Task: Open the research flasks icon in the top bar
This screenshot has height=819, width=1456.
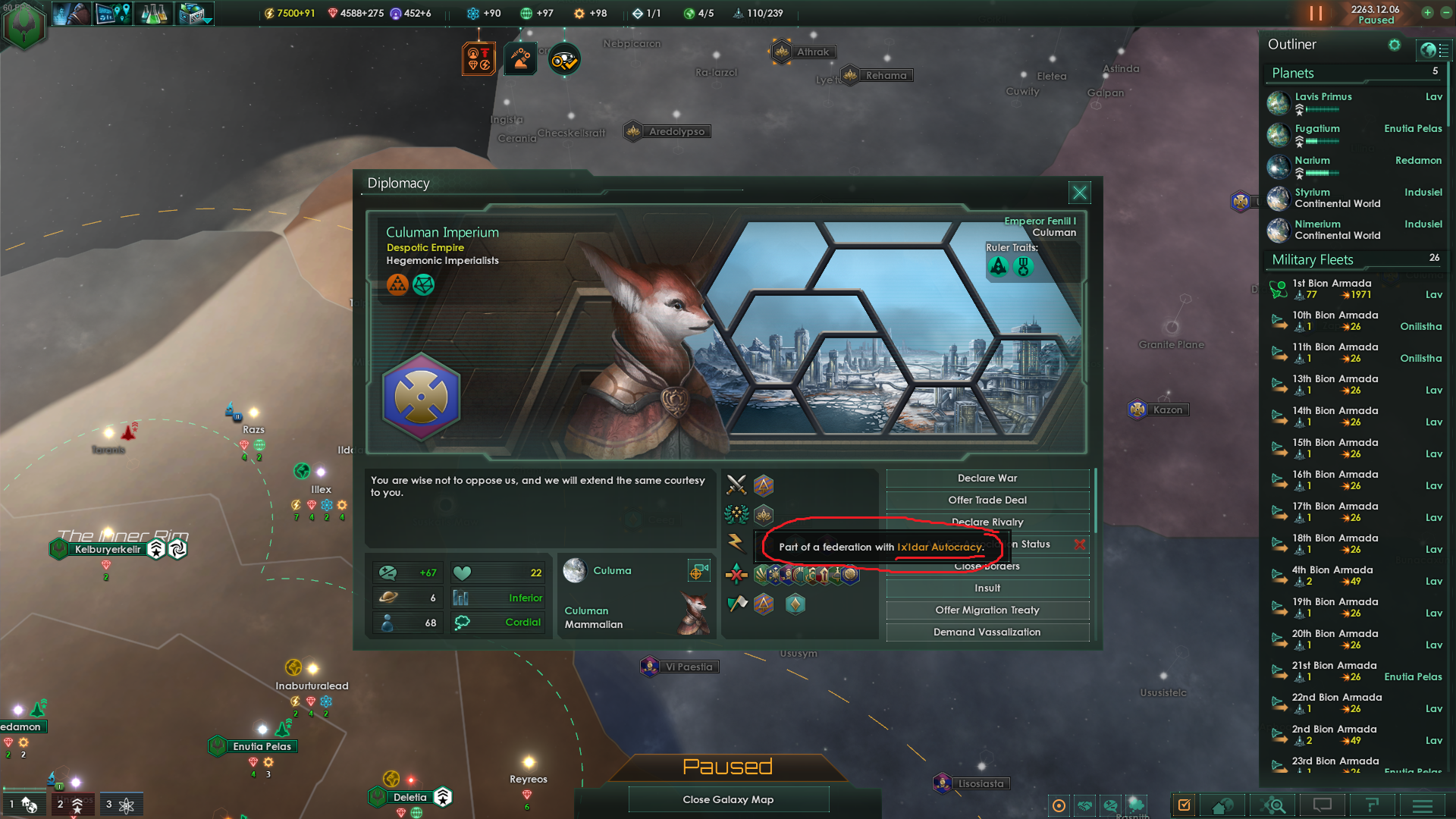Action: point(154,13)
